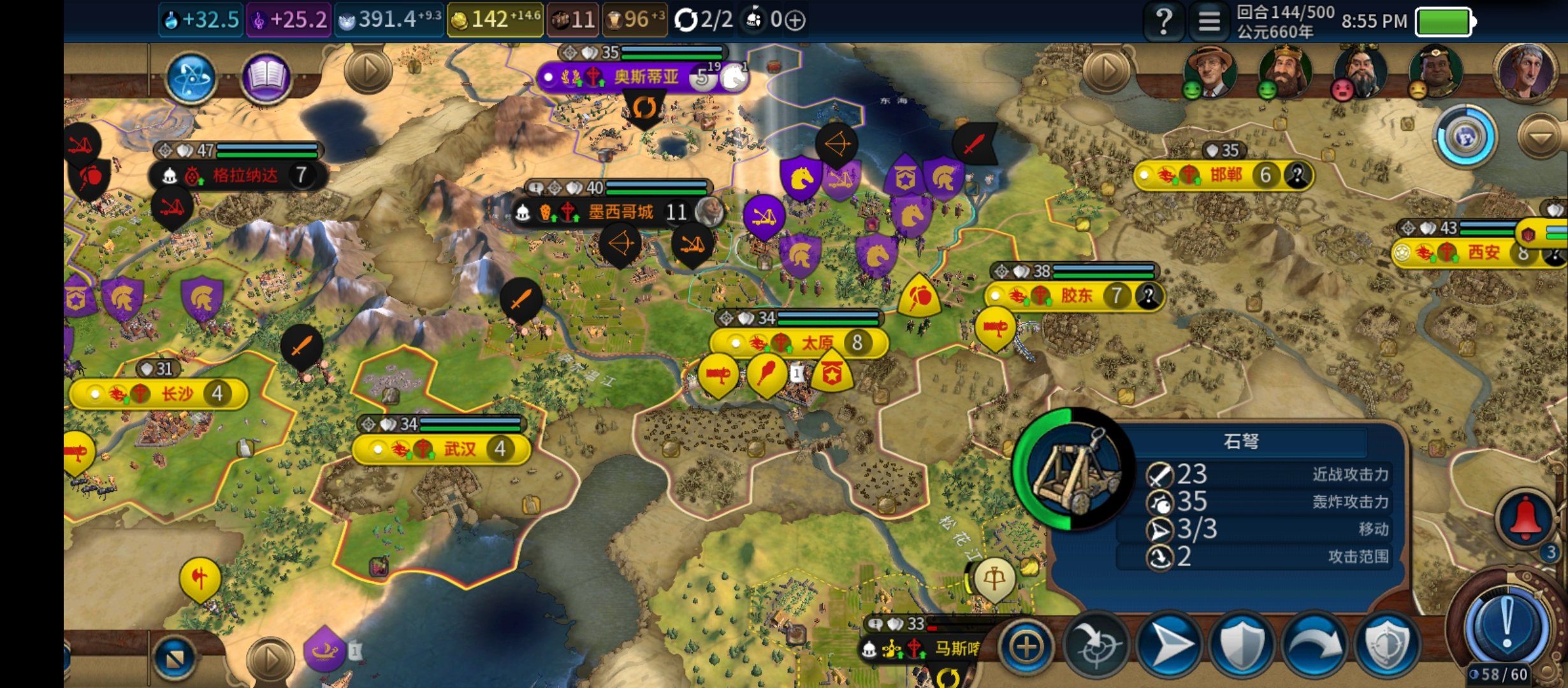Open the technology research tree (atom icon)
Viewport: 1568px width, 688px height.
[191, 78]
